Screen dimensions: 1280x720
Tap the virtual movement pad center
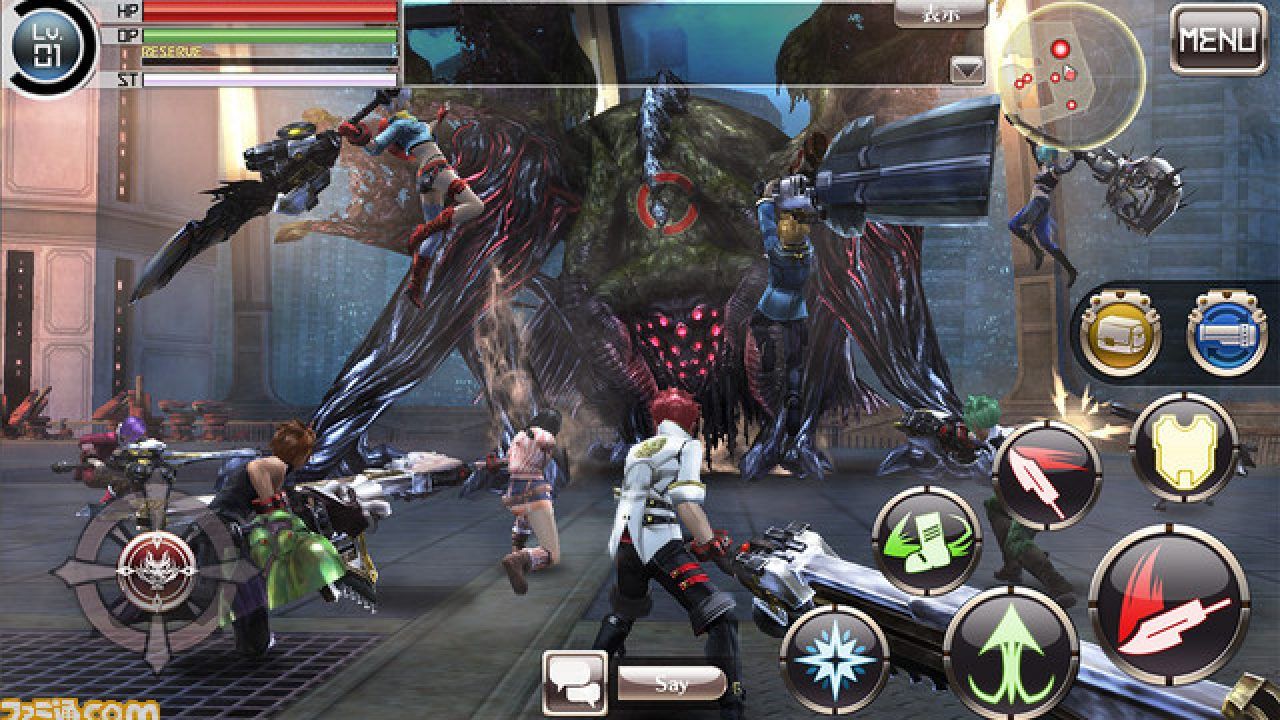tap(156, 570)
